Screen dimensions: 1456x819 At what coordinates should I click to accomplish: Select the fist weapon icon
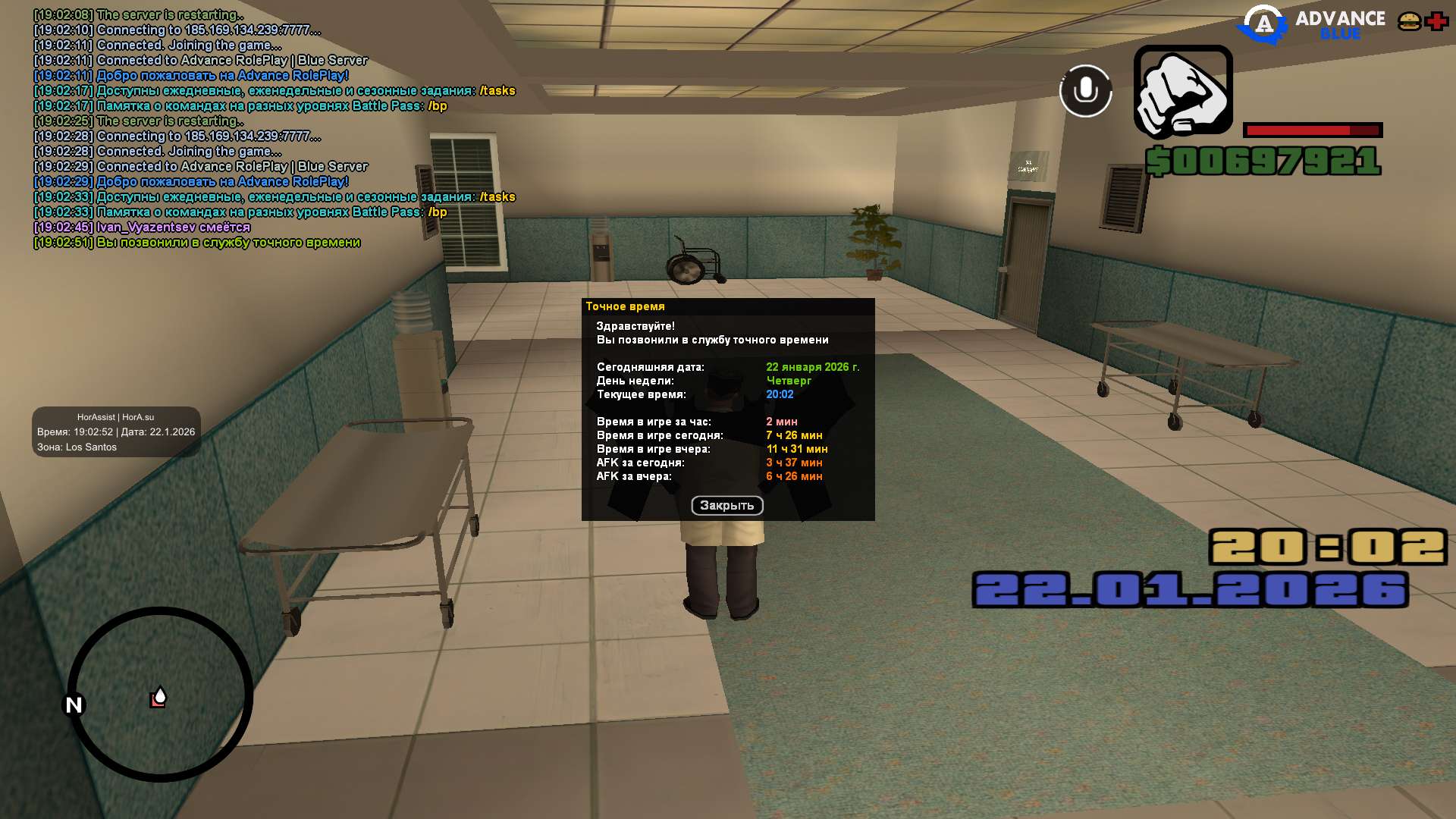[1182, 92]
